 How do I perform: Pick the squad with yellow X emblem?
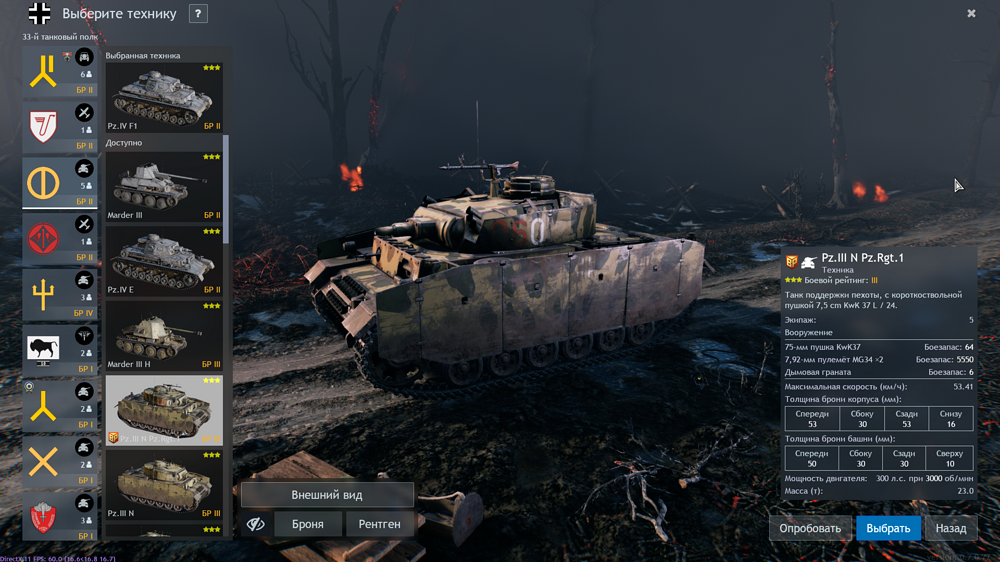coord(60,462)
